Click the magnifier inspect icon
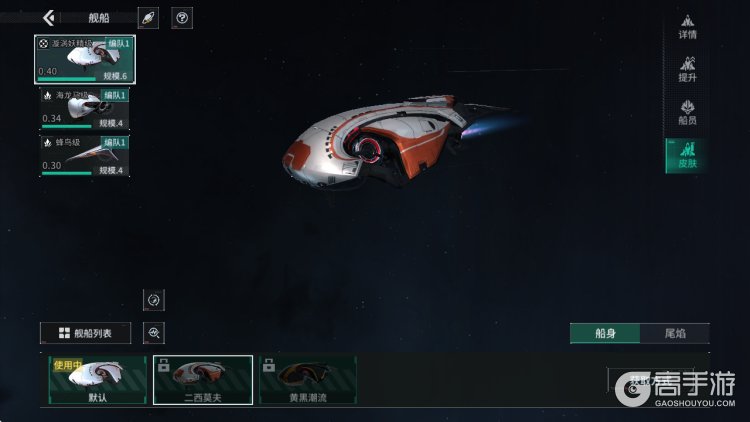The image size is (750, 422). tap(154, 333)
